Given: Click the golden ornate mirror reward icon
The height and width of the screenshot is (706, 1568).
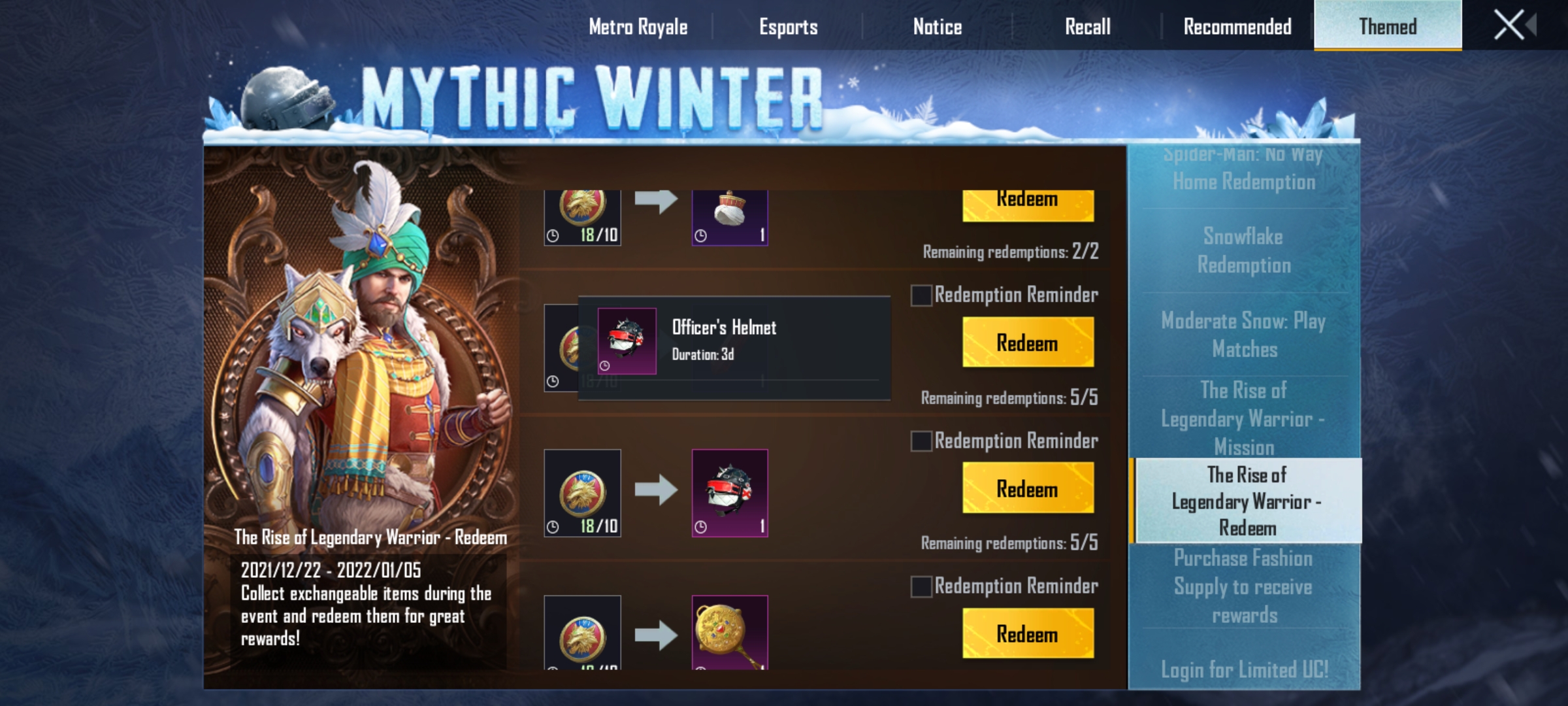Looking at the screenshot, I should 728,631.
